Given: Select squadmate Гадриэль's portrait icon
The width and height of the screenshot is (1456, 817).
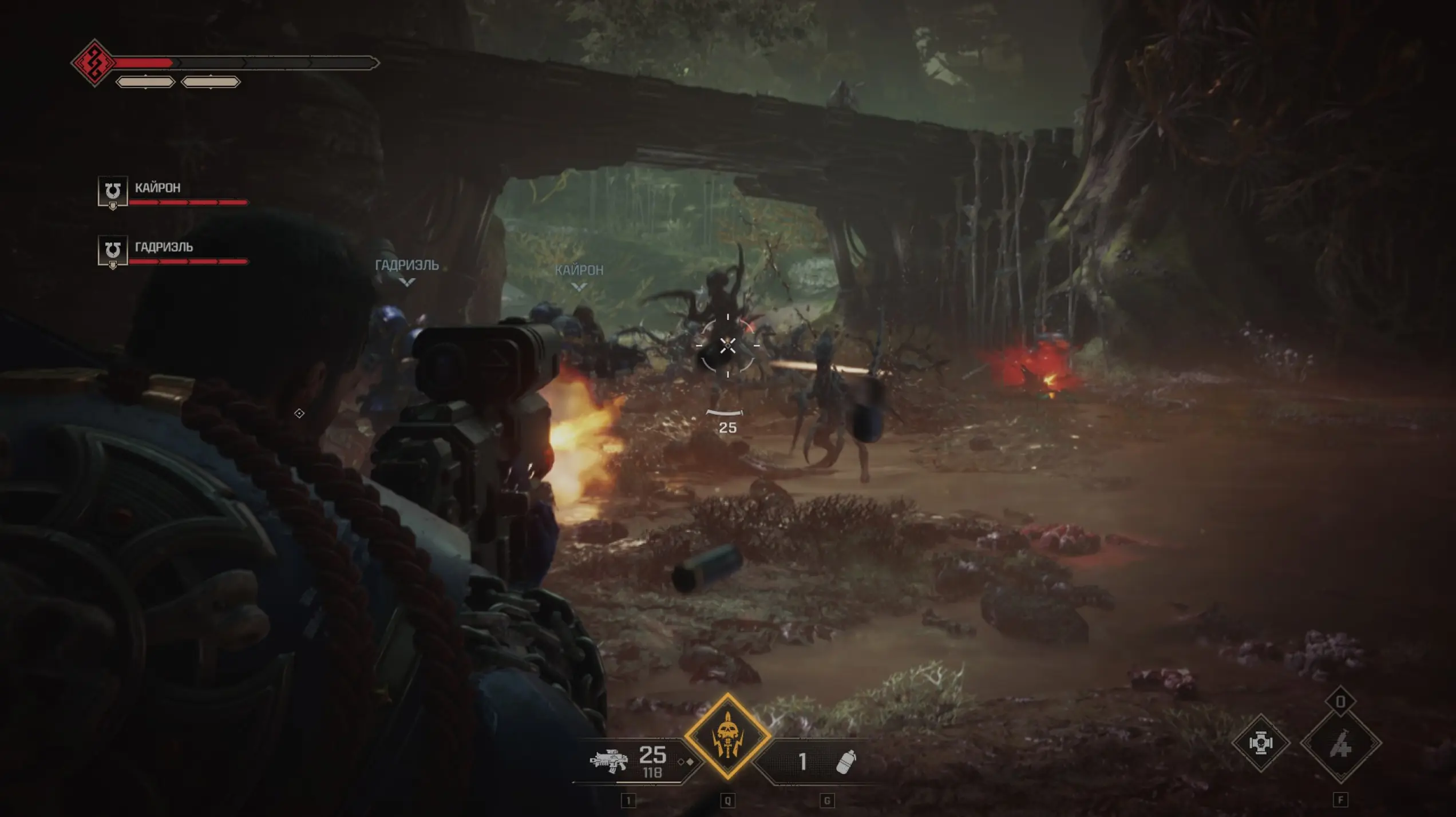Looking at the screenshot, I should pyautogui.click(x=113, y=251).
